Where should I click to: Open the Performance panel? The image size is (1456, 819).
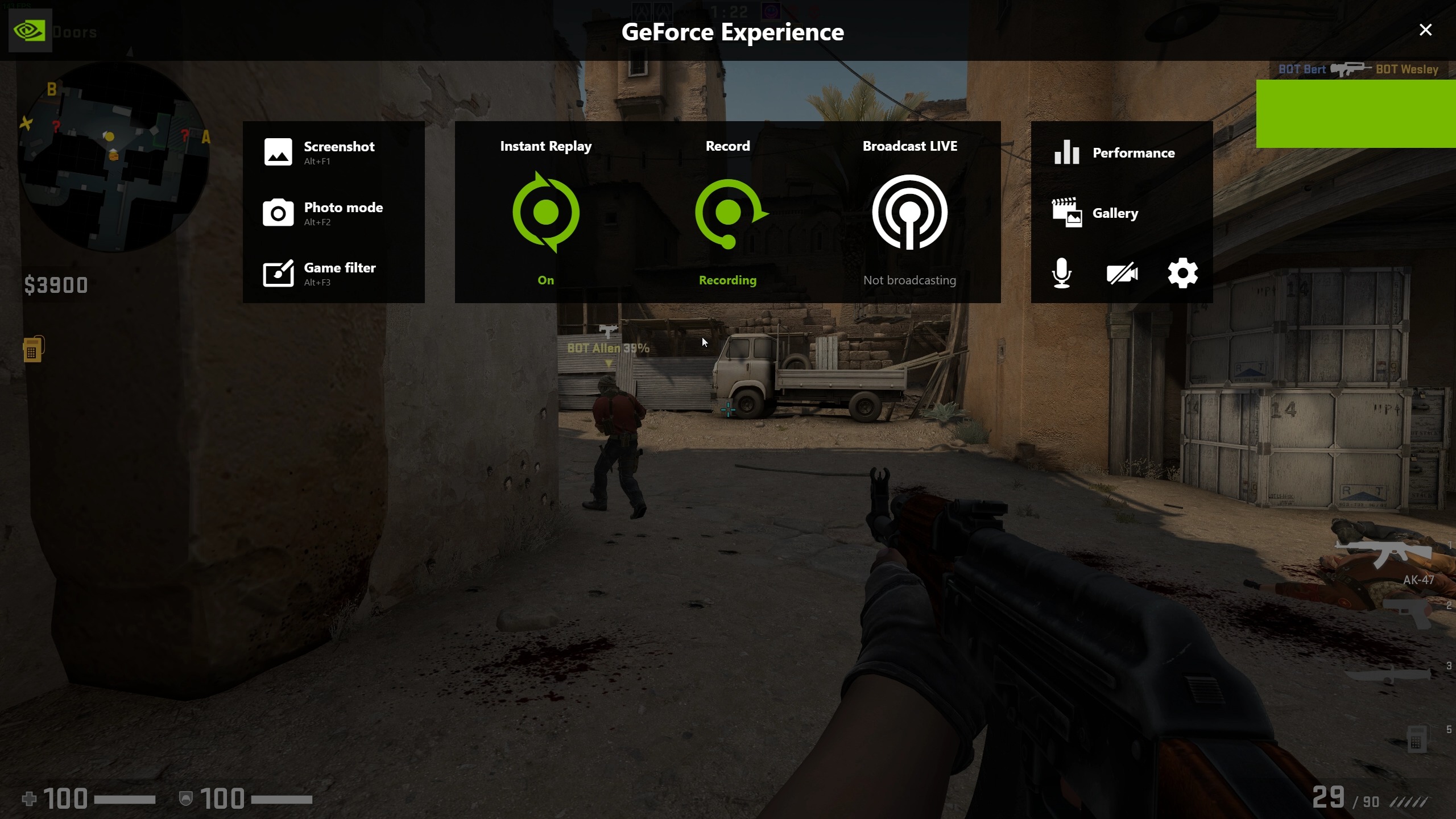click(x=1115, y=152)
